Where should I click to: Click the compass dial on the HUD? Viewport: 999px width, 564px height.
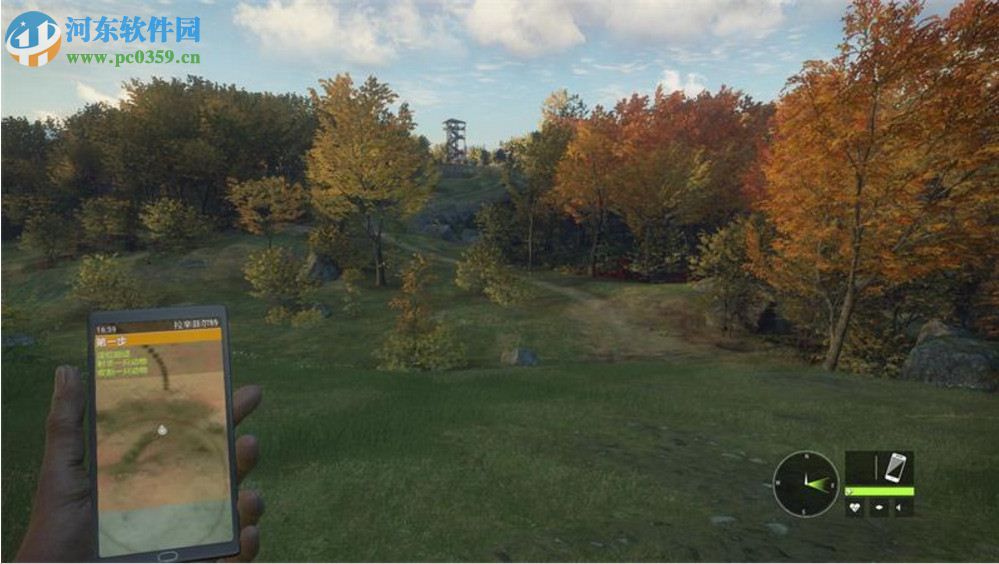[806, 484]
